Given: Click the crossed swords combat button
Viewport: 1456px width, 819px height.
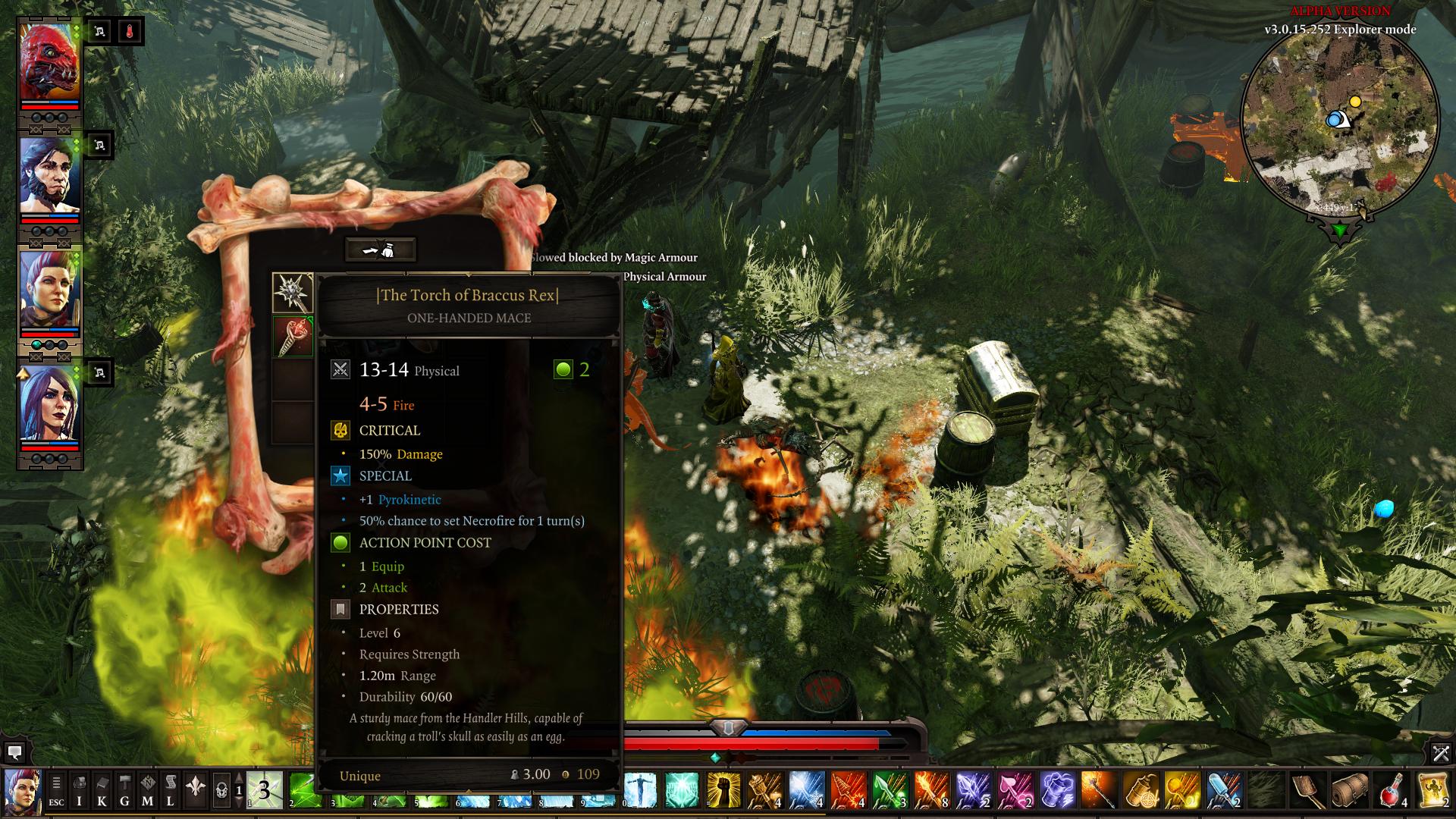Looking at the screenshot, I should point(1441,753).
